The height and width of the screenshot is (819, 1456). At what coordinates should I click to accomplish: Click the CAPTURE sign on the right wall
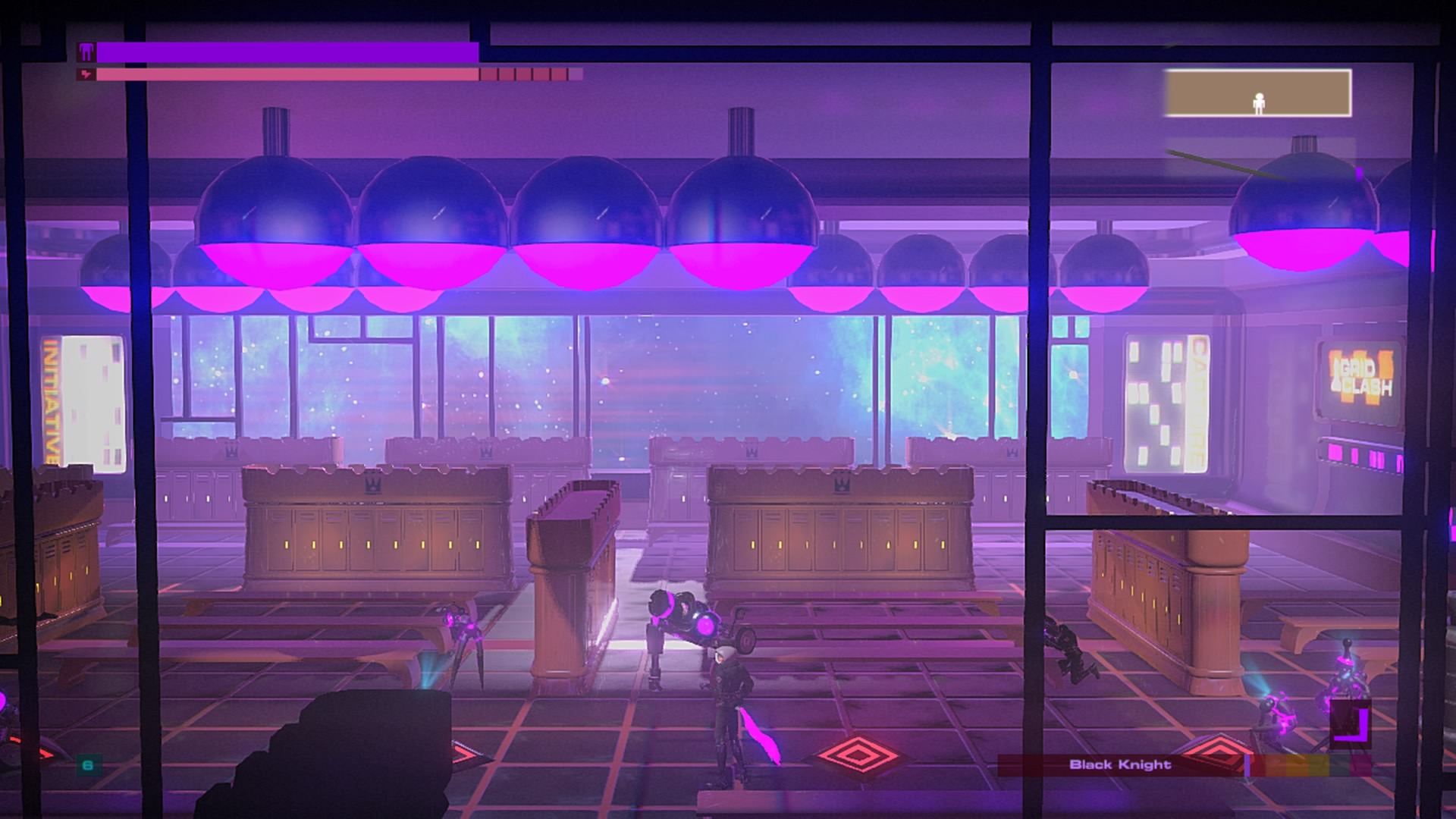pos(1197,400)
